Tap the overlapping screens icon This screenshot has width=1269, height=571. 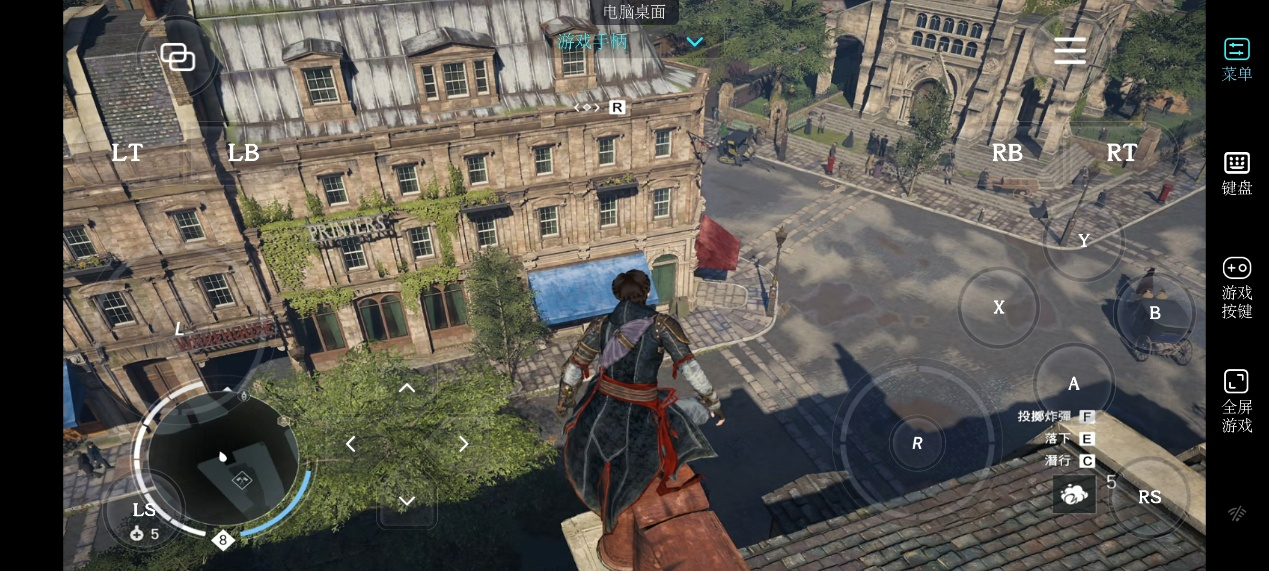pos(178,57)
